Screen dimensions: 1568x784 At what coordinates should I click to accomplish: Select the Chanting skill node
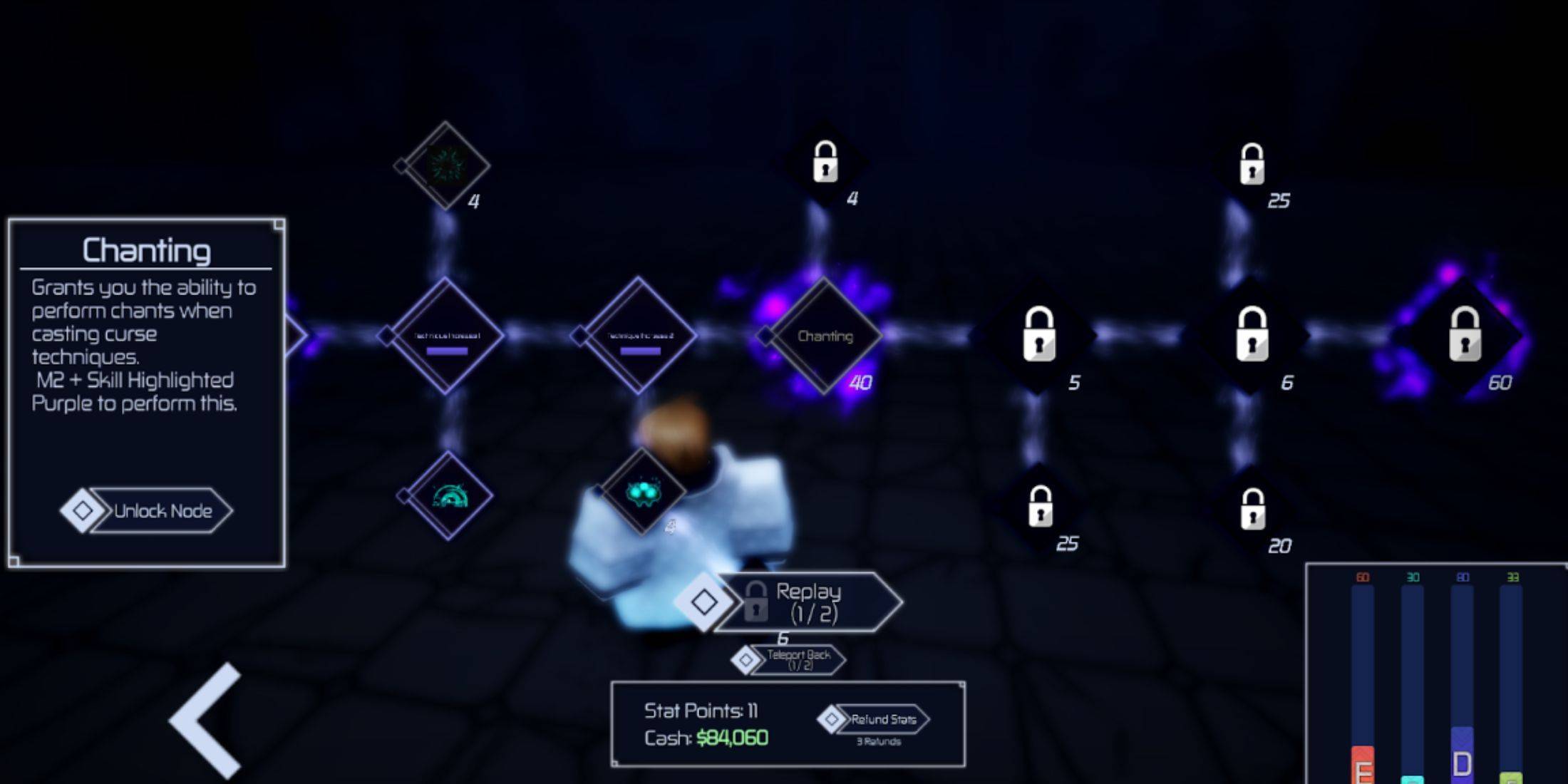pos(825,336)
